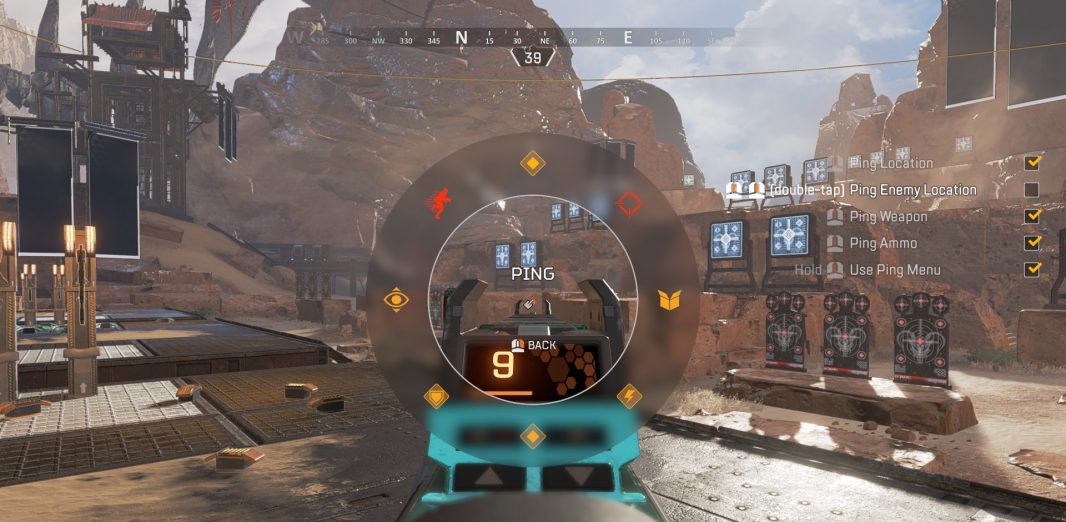The width and height of the screenshot is (1066, 522).
Task: Click the unchecked Ping Enemy Location box
Action: tap(1032, 190)
